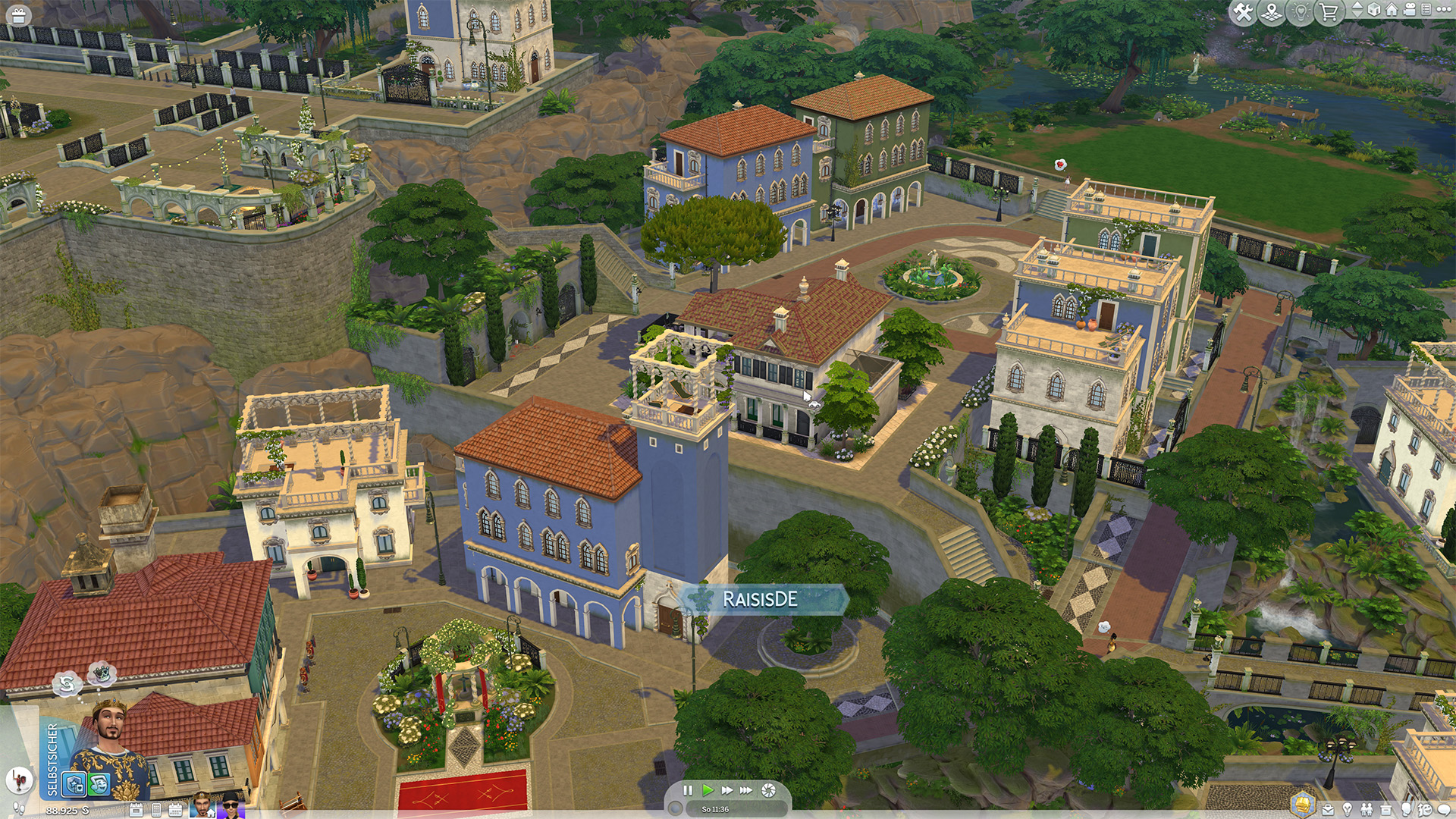Open the Sim inventory box panel

click(1386, 810)
